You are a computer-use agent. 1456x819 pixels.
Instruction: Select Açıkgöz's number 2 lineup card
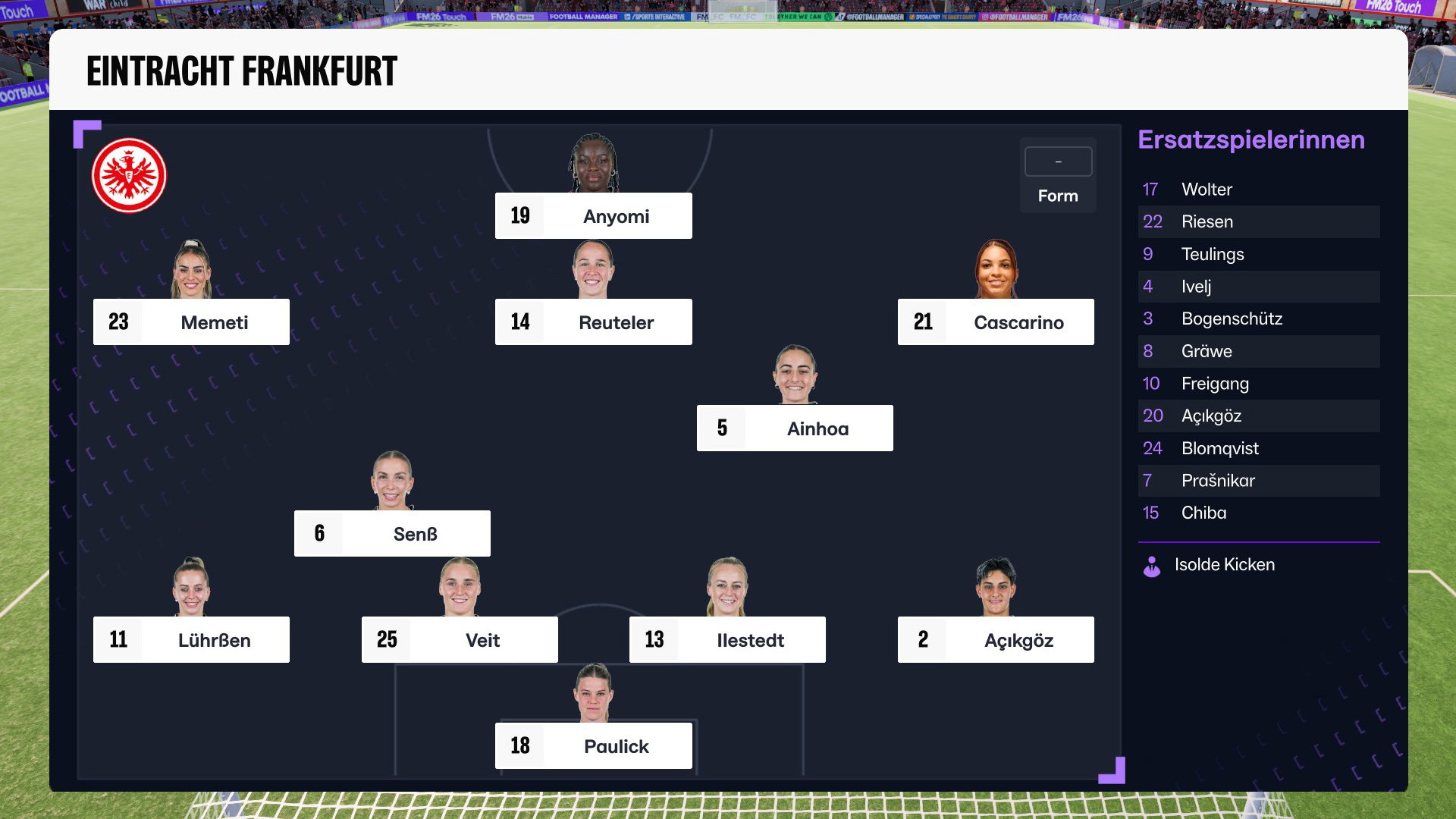click(995, 640)
